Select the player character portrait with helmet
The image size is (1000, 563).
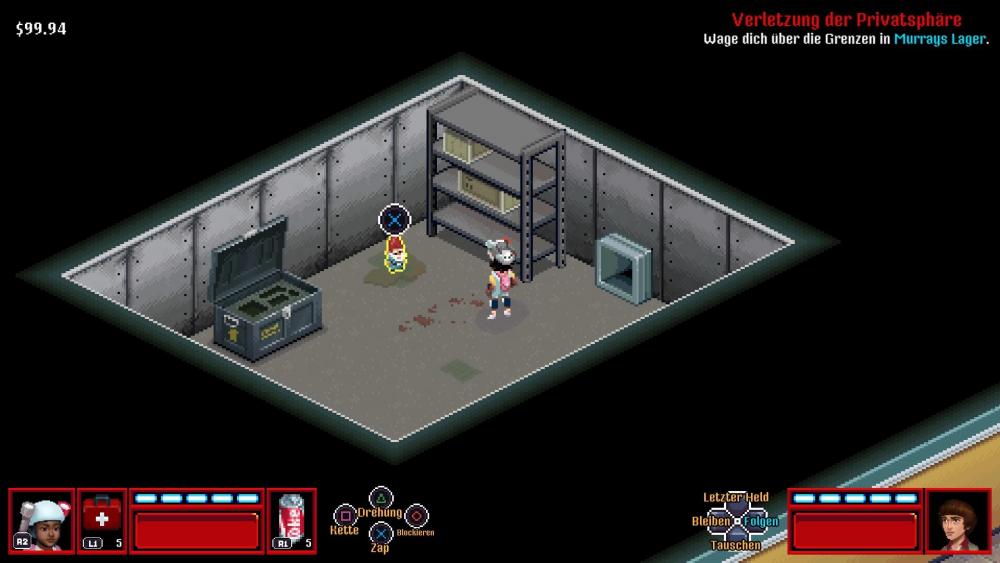click(41, 521)
